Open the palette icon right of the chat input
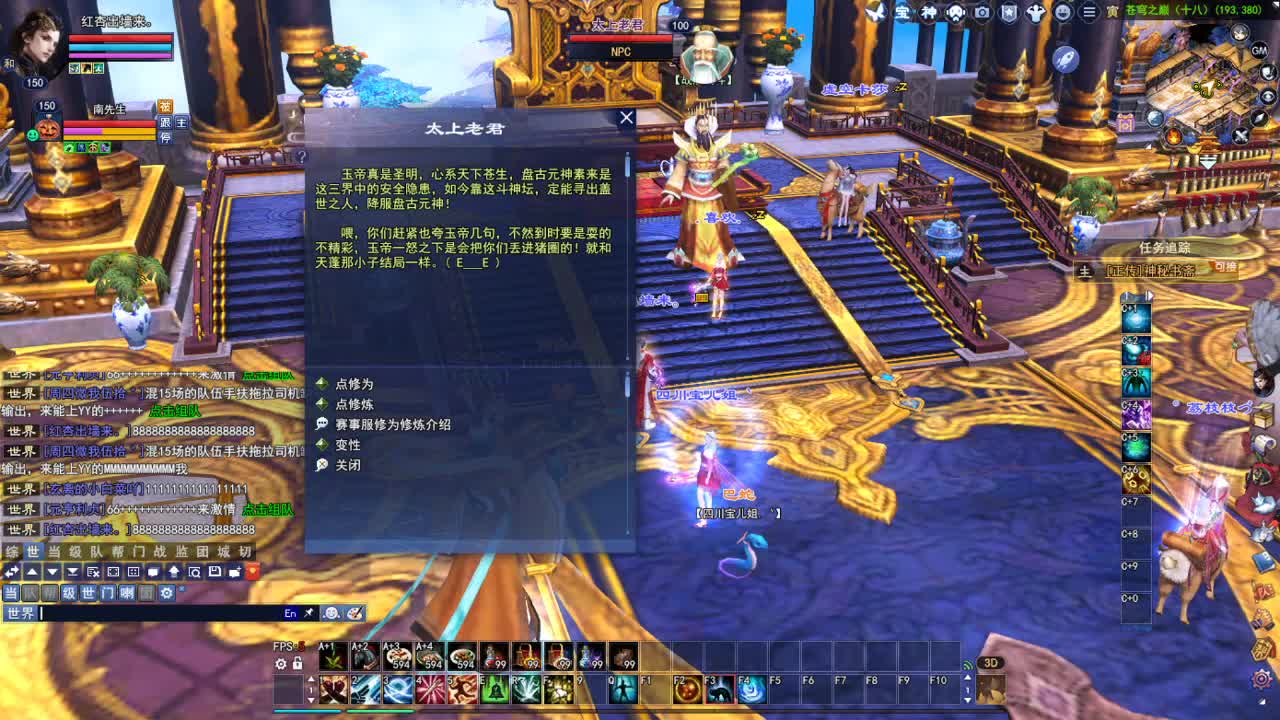The image size is (1280, 720). click(x=355, y=613)
